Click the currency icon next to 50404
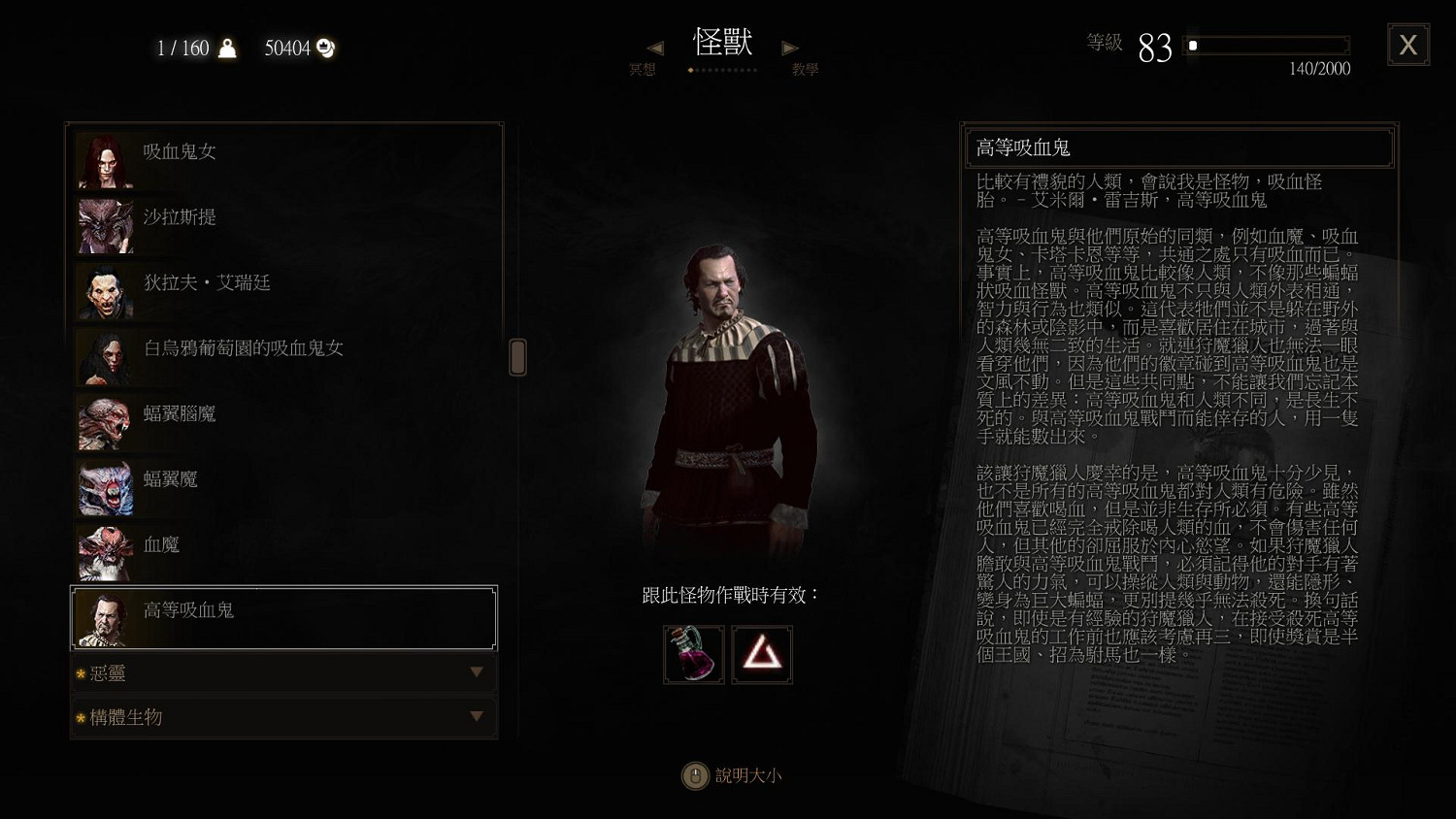Image resolution: width=1456 pixels, height=819 pixels. pyautogui.click(x=323, y=47)
